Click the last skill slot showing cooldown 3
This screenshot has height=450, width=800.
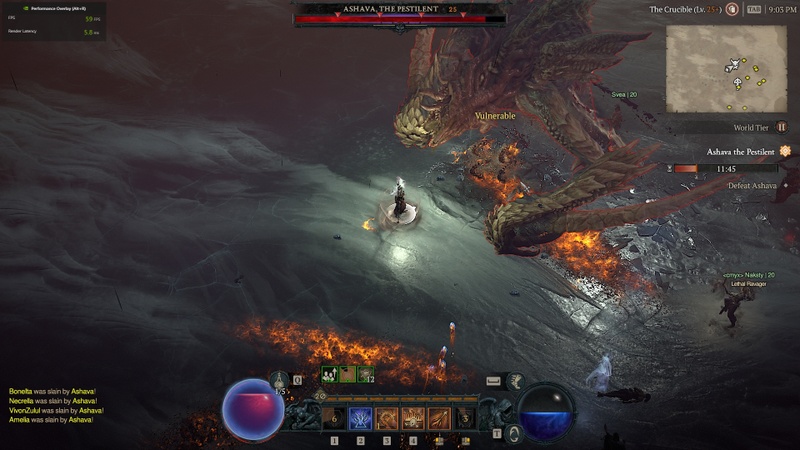click(464, 418)
